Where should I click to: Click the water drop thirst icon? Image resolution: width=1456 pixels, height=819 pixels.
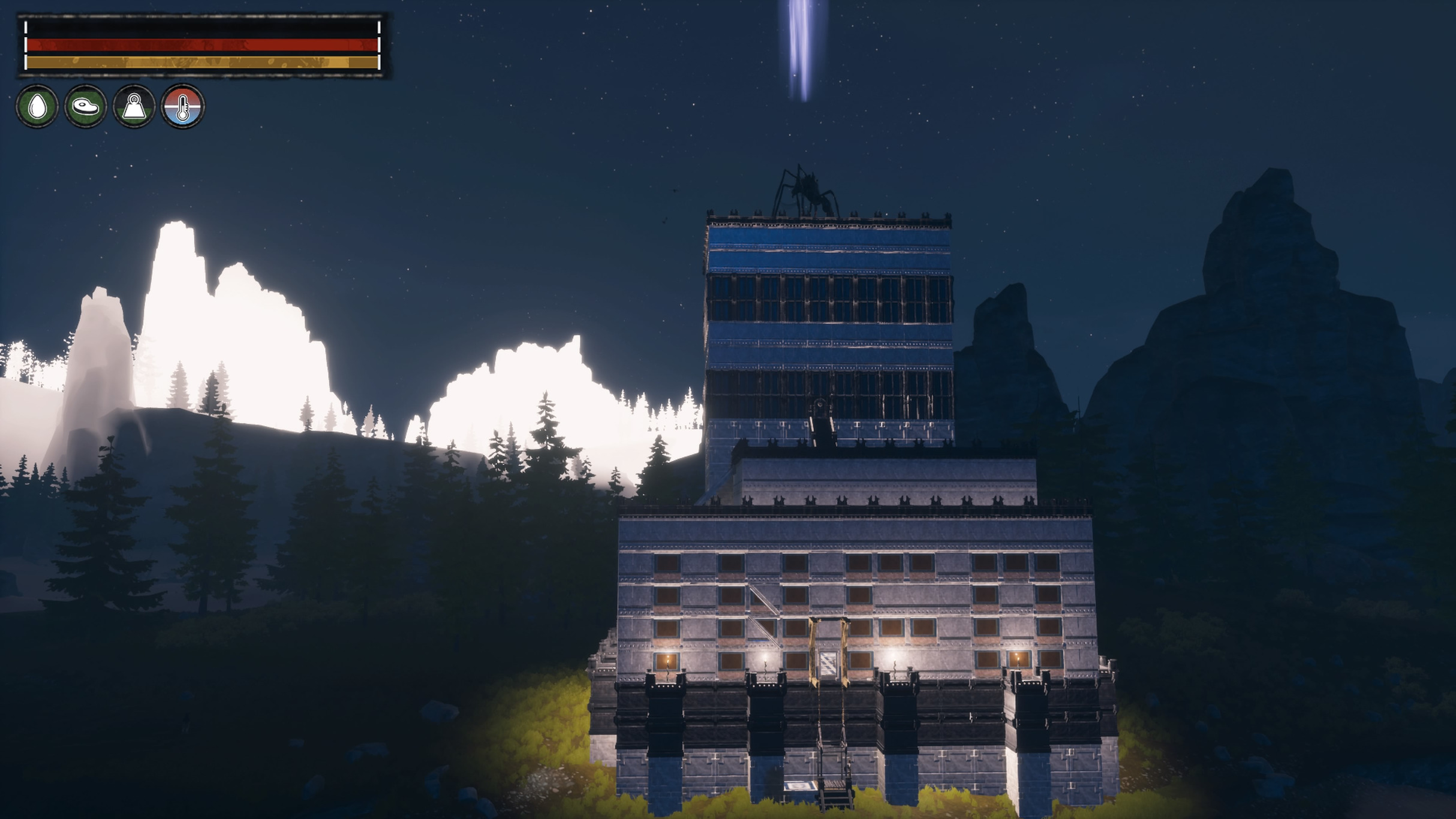tap(37, 107)
